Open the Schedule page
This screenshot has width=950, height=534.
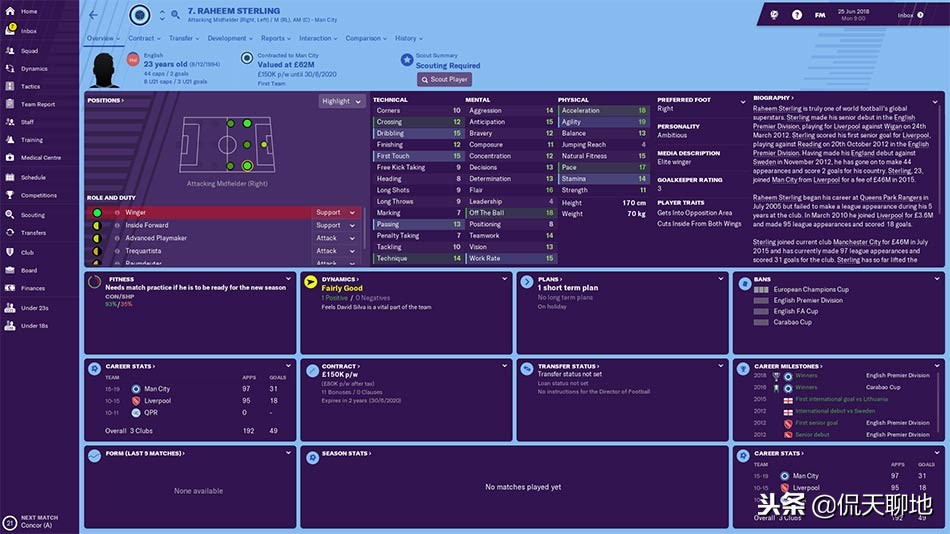tap(33, 177)
